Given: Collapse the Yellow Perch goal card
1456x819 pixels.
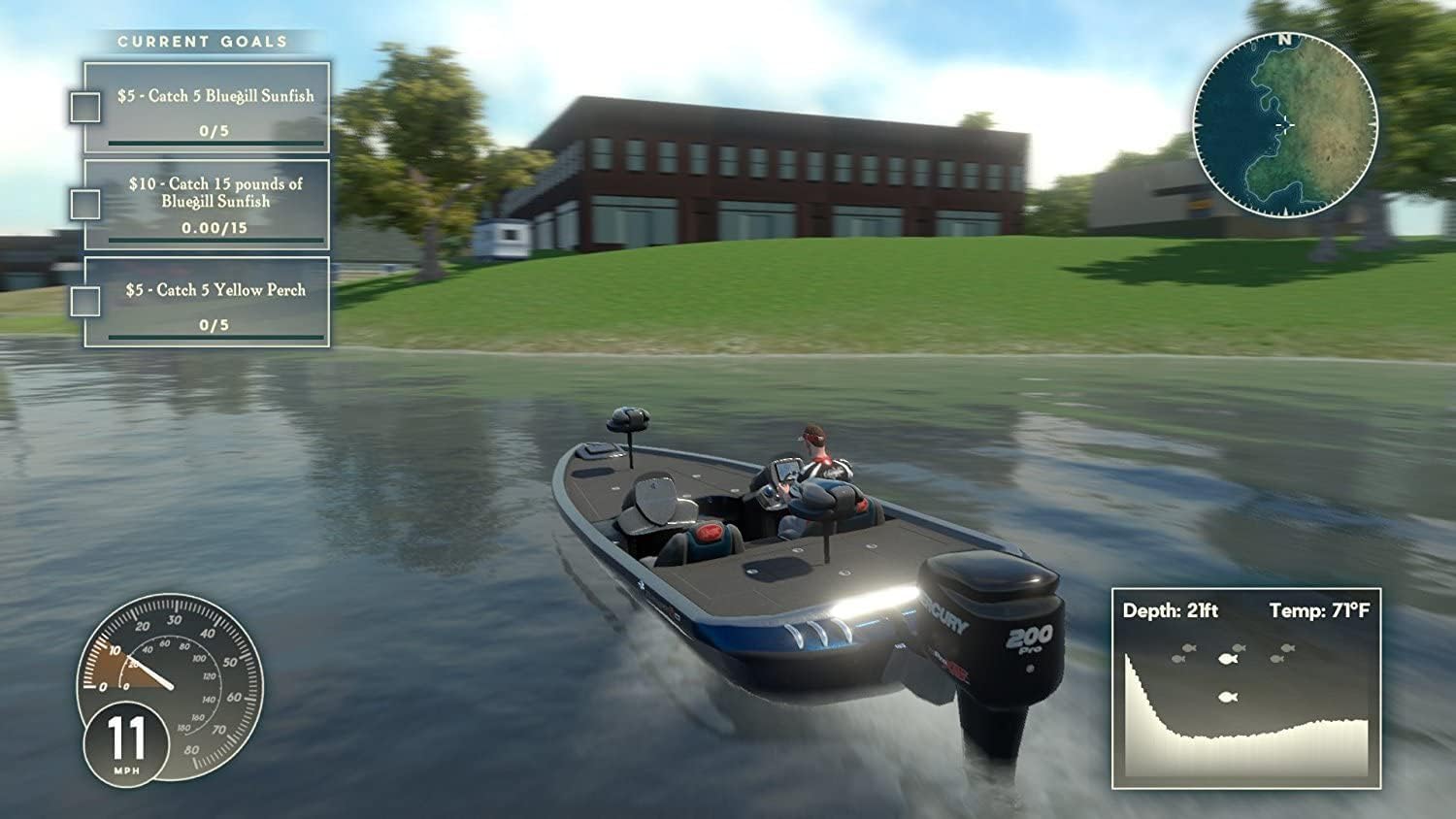Looking at the screenshot, I should (x=209, y=302).
